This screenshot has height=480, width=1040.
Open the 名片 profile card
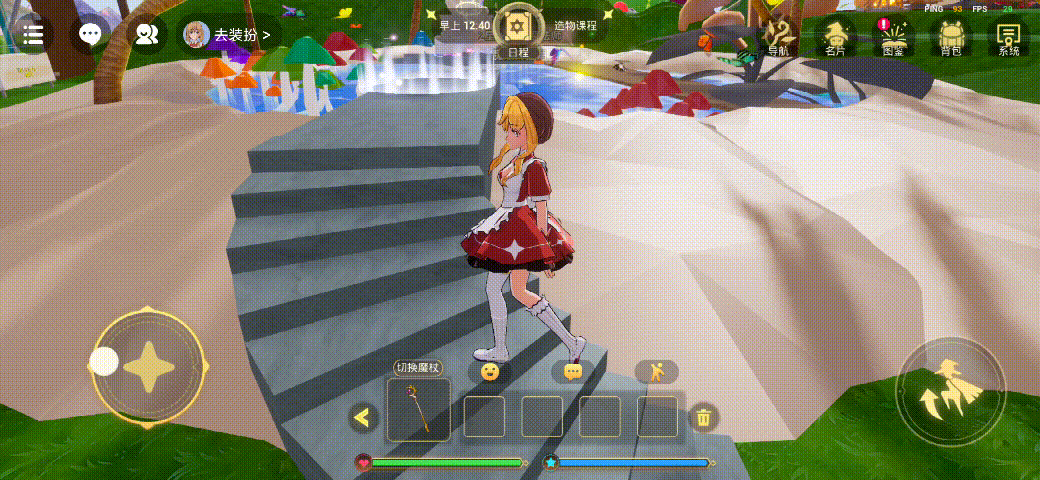[834, 37]
